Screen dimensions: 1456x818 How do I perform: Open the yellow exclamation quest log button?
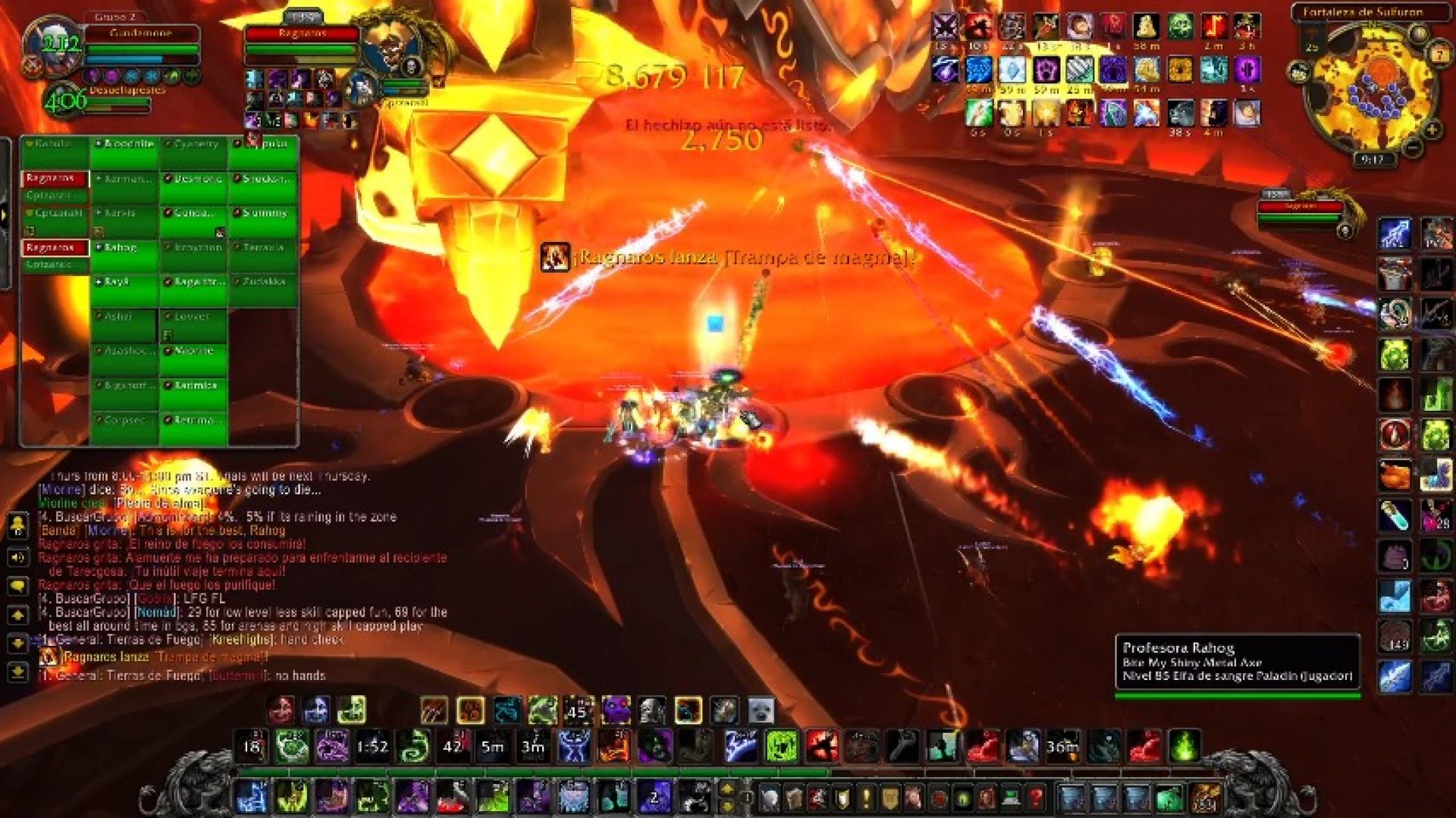(x=866, y=798)
